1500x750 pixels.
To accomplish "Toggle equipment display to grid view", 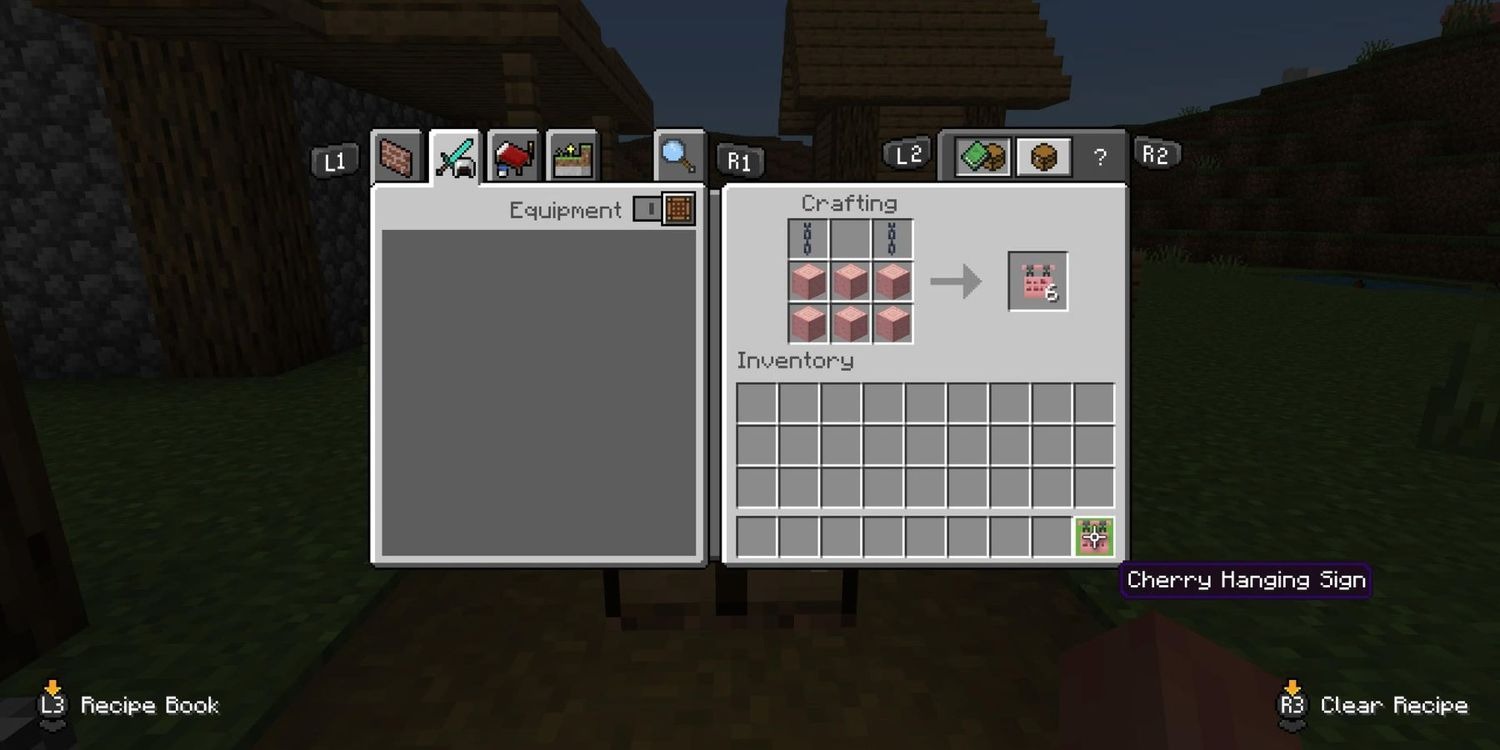I will (679, 210).
